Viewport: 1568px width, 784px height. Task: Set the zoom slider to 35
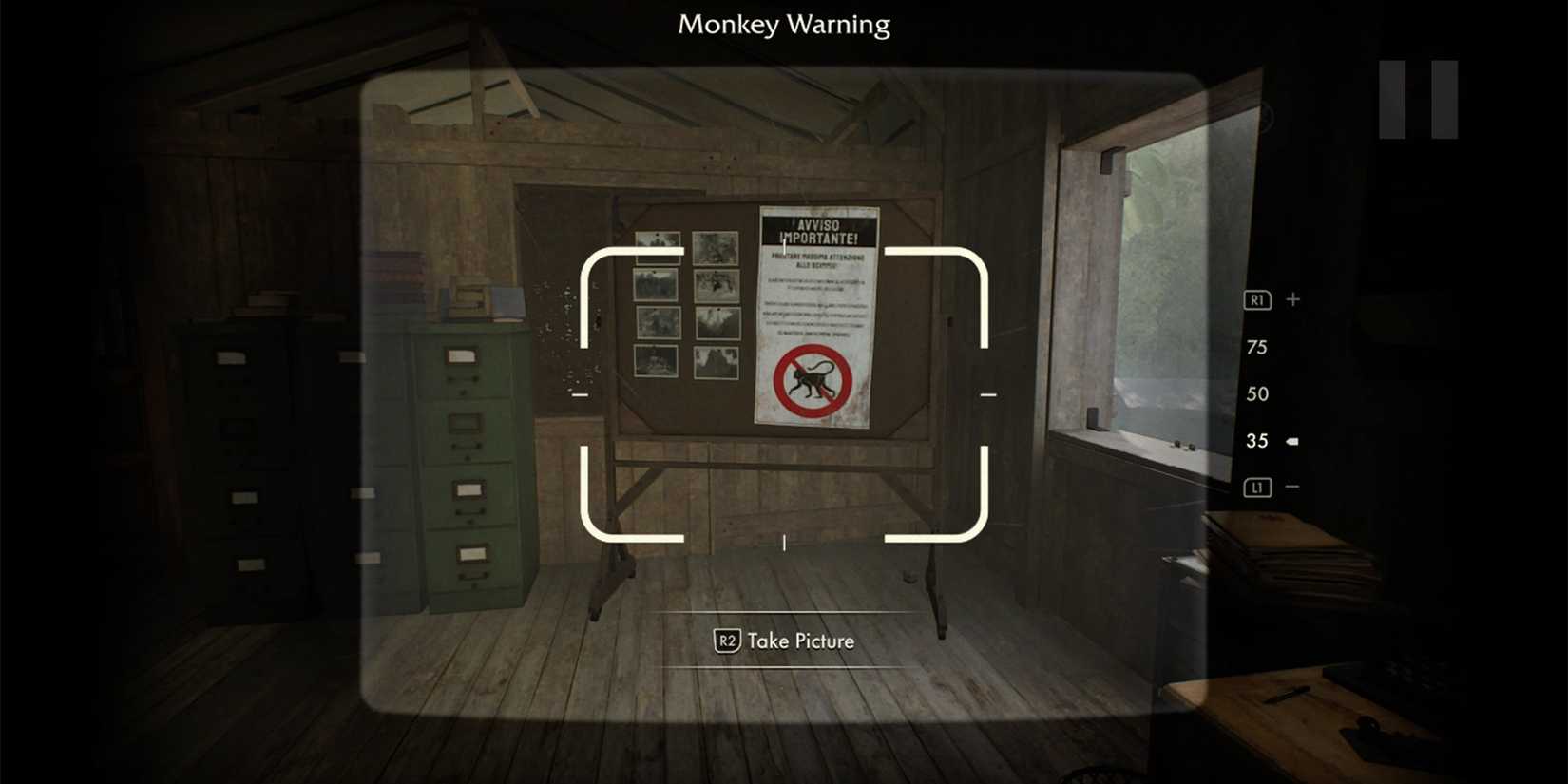(1256, 440)
